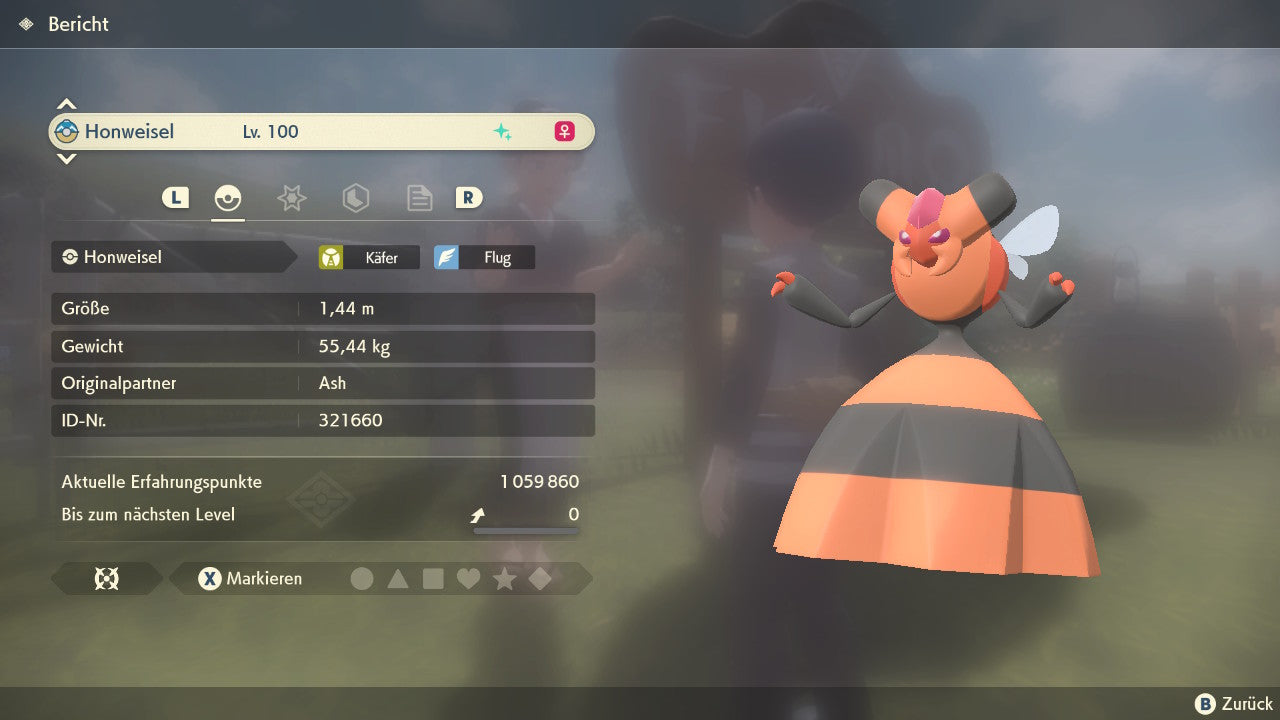Click the crossed-circle icon beside Markieren
Screen dimensions: 1280x720
106,578
